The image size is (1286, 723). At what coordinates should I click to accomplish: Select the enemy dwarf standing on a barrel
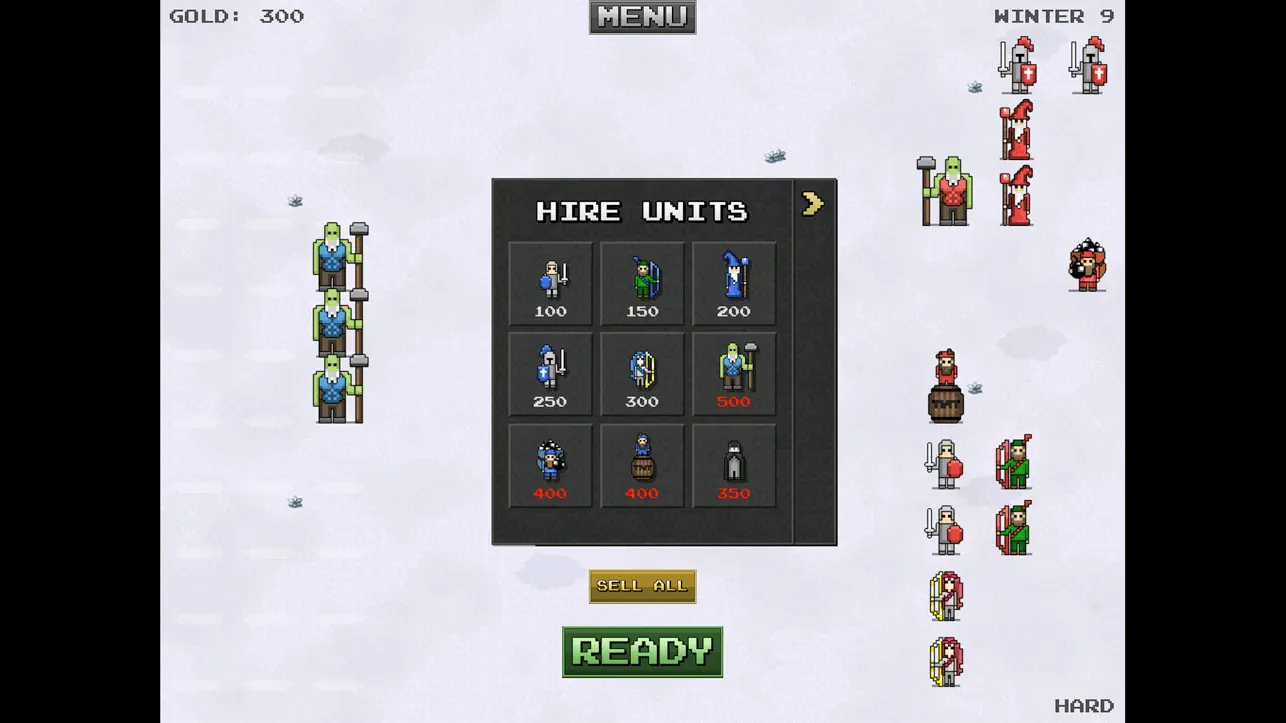coord(944,380)
